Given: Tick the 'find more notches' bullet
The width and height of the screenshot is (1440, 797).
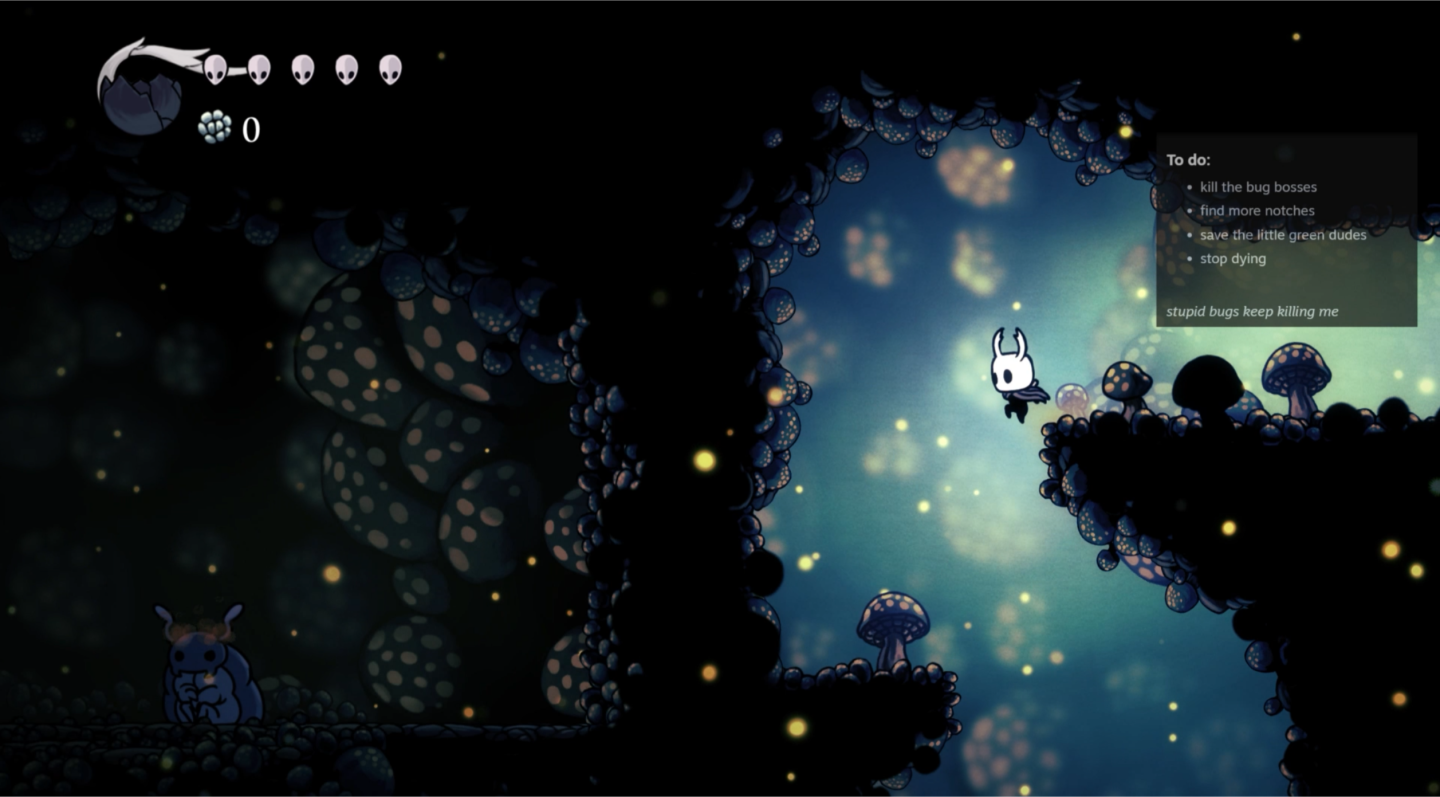Looking at the screenshot, I should 1257,211.
